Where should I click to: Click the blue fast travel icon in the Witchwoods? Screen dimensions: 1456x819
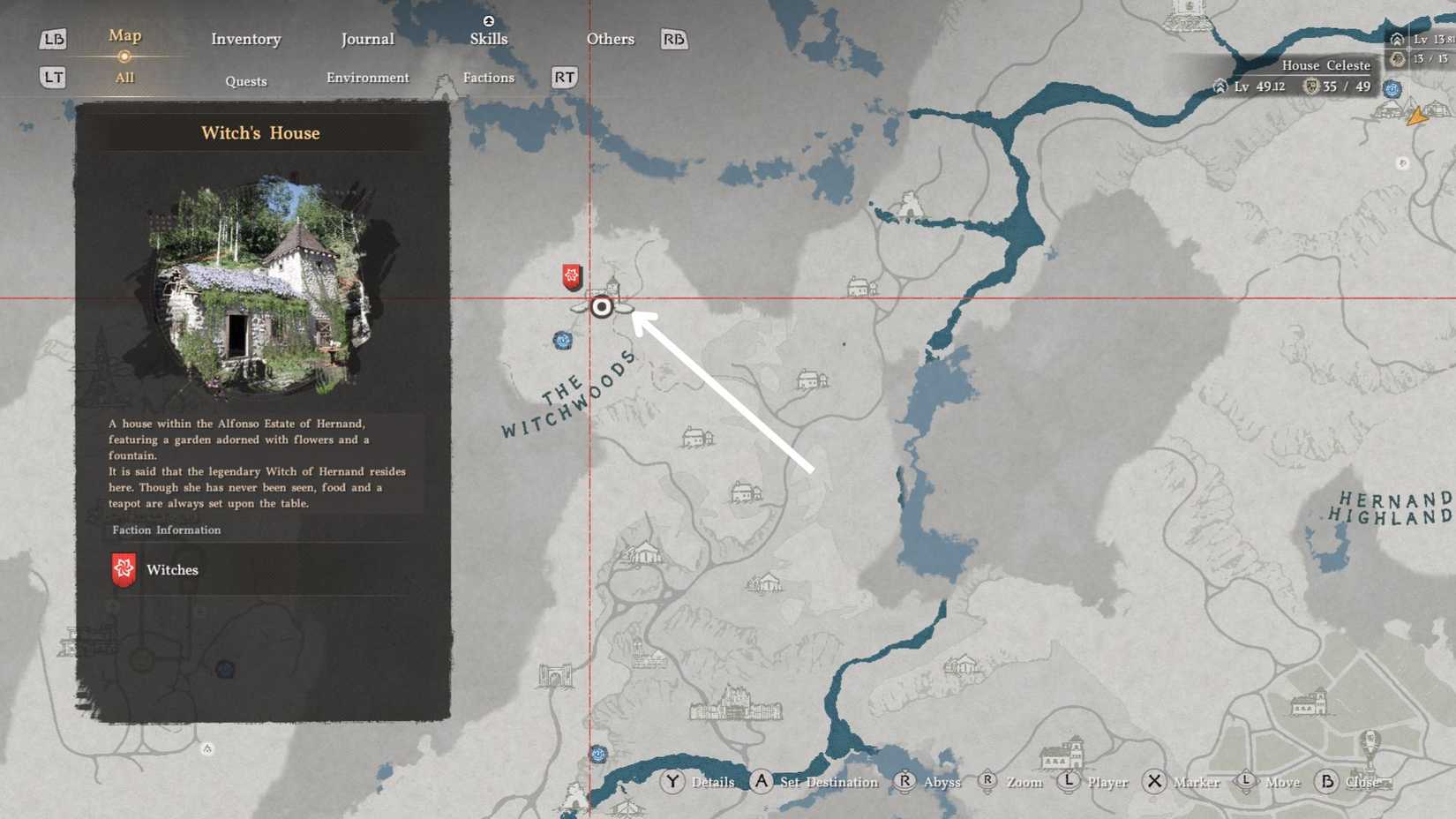[563, 341]
